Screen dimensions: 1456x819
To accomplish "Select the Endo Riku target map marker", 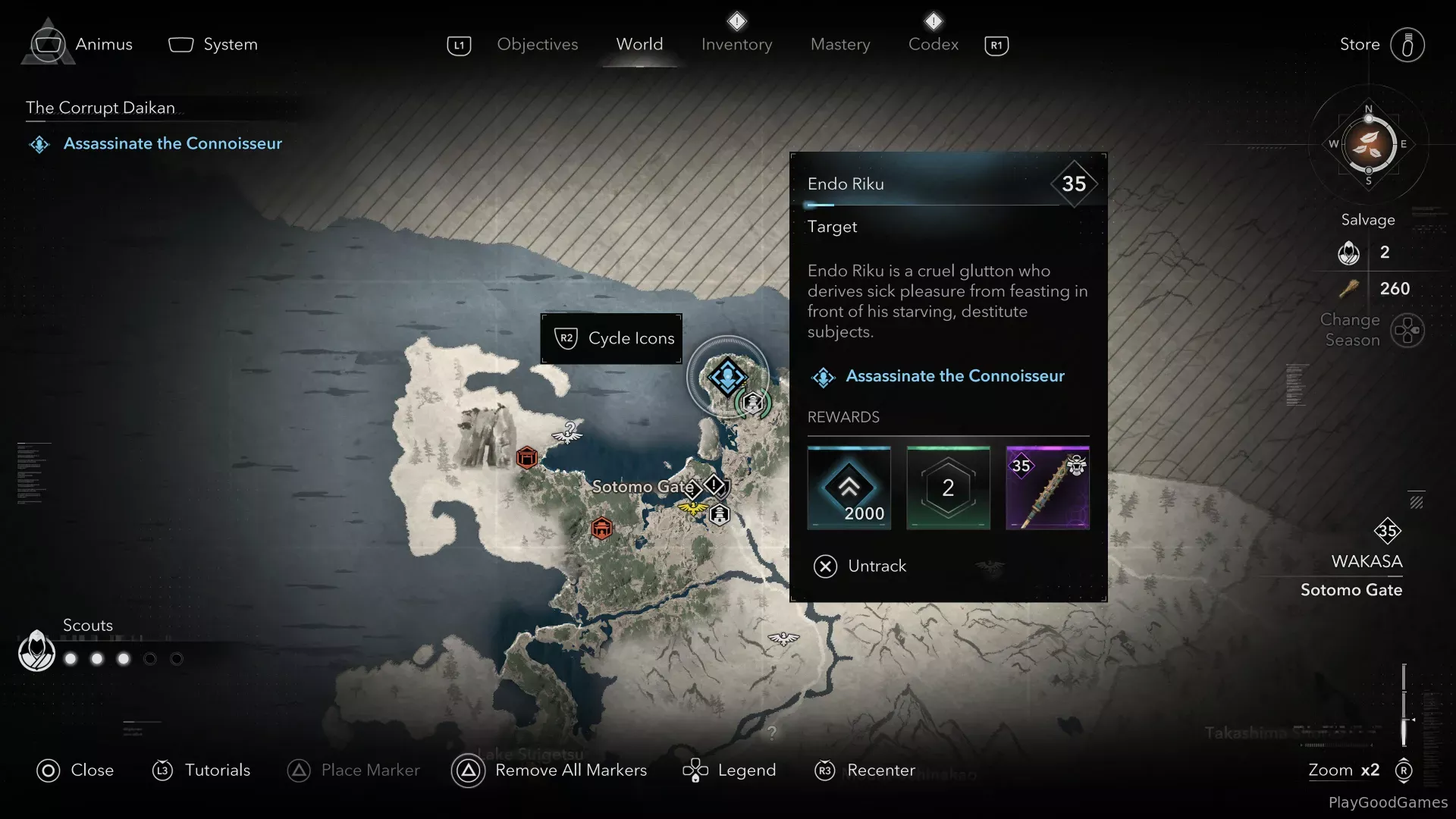I will coord(727,376).
